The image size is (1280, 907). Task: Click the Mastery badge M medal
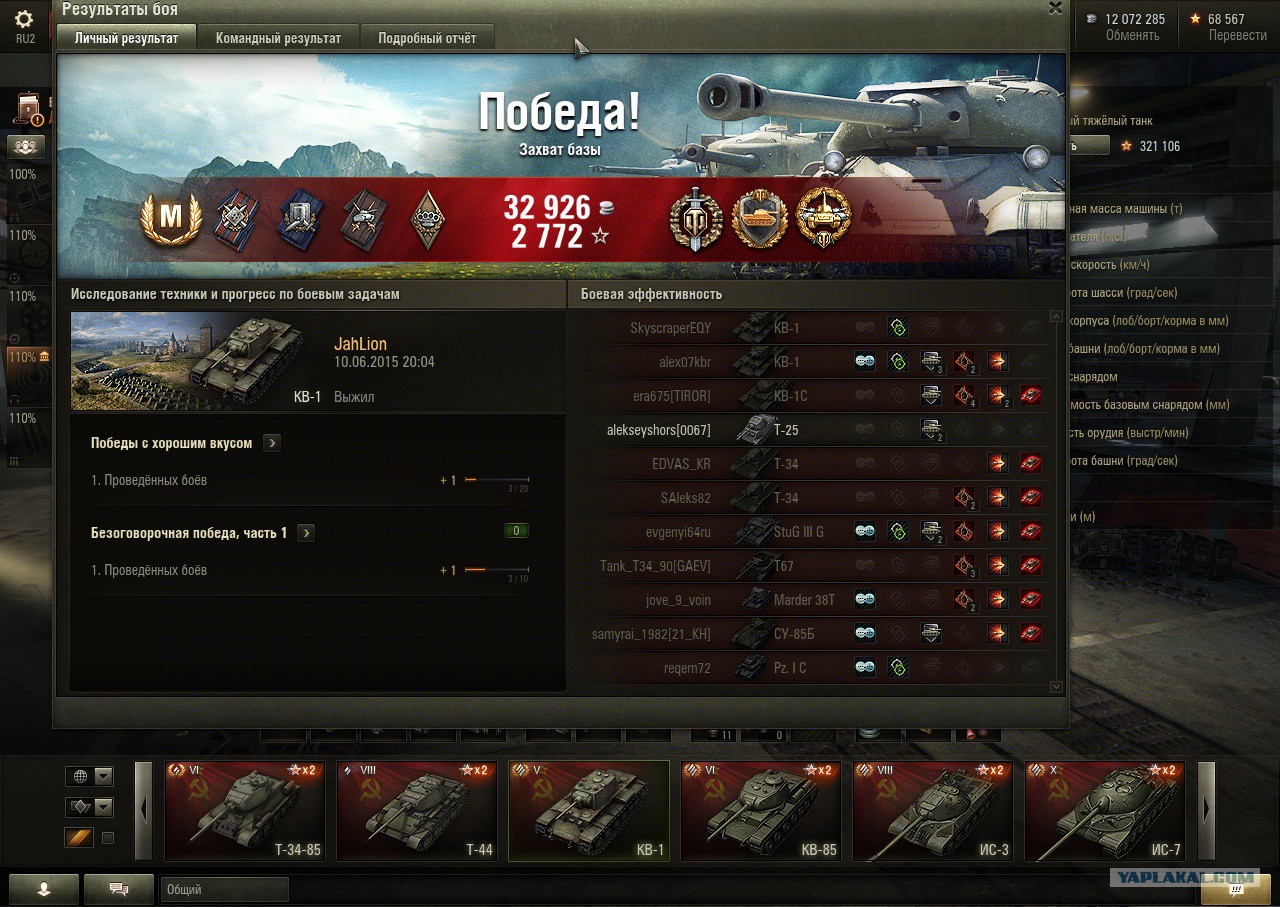[171, 219]
